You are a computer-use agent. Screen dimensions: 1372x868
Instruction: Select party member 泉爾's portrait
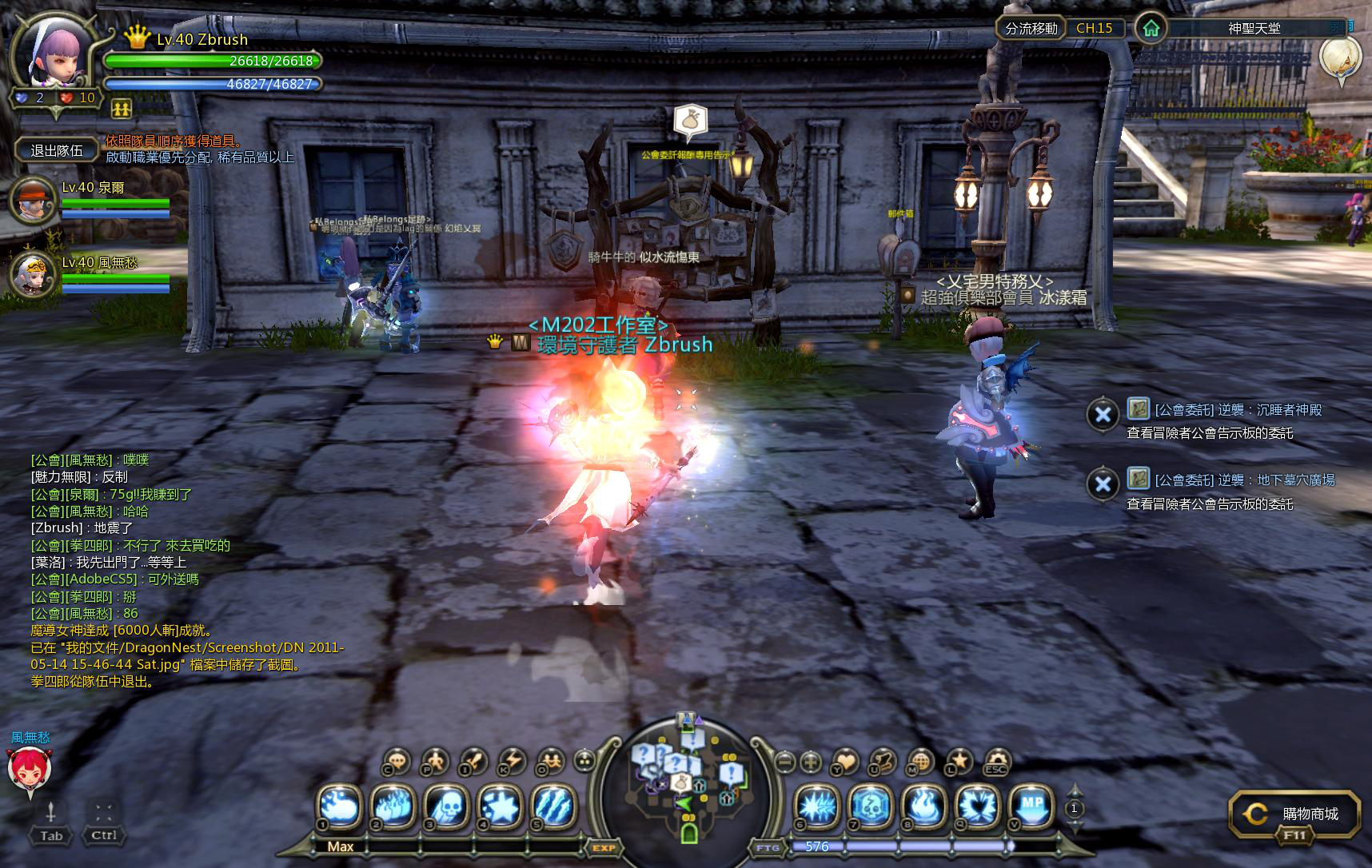tap(31, 201)
